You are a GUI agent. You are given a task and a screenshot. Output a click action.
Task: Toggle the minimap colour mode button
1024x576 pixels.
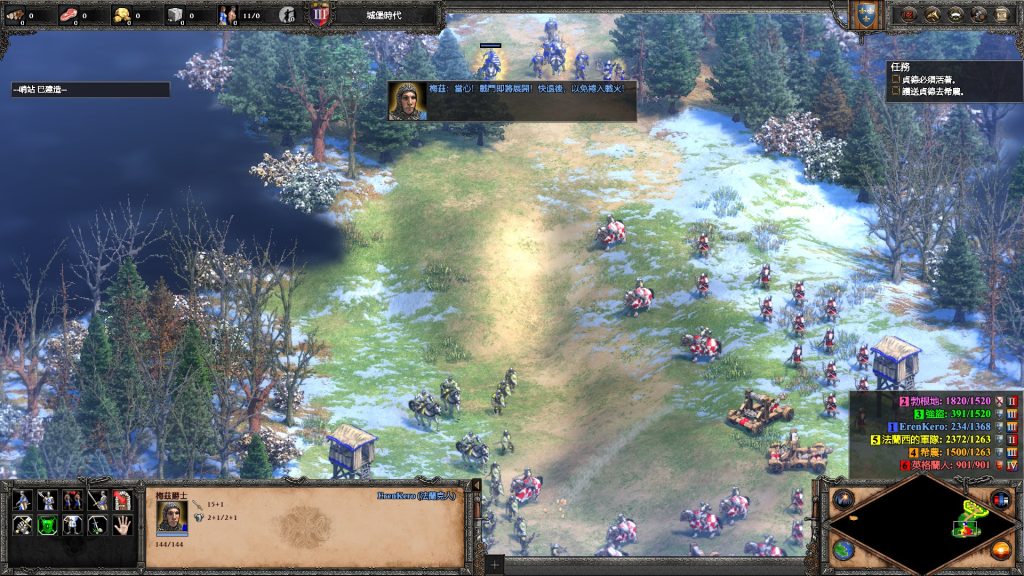[1000, 499]
